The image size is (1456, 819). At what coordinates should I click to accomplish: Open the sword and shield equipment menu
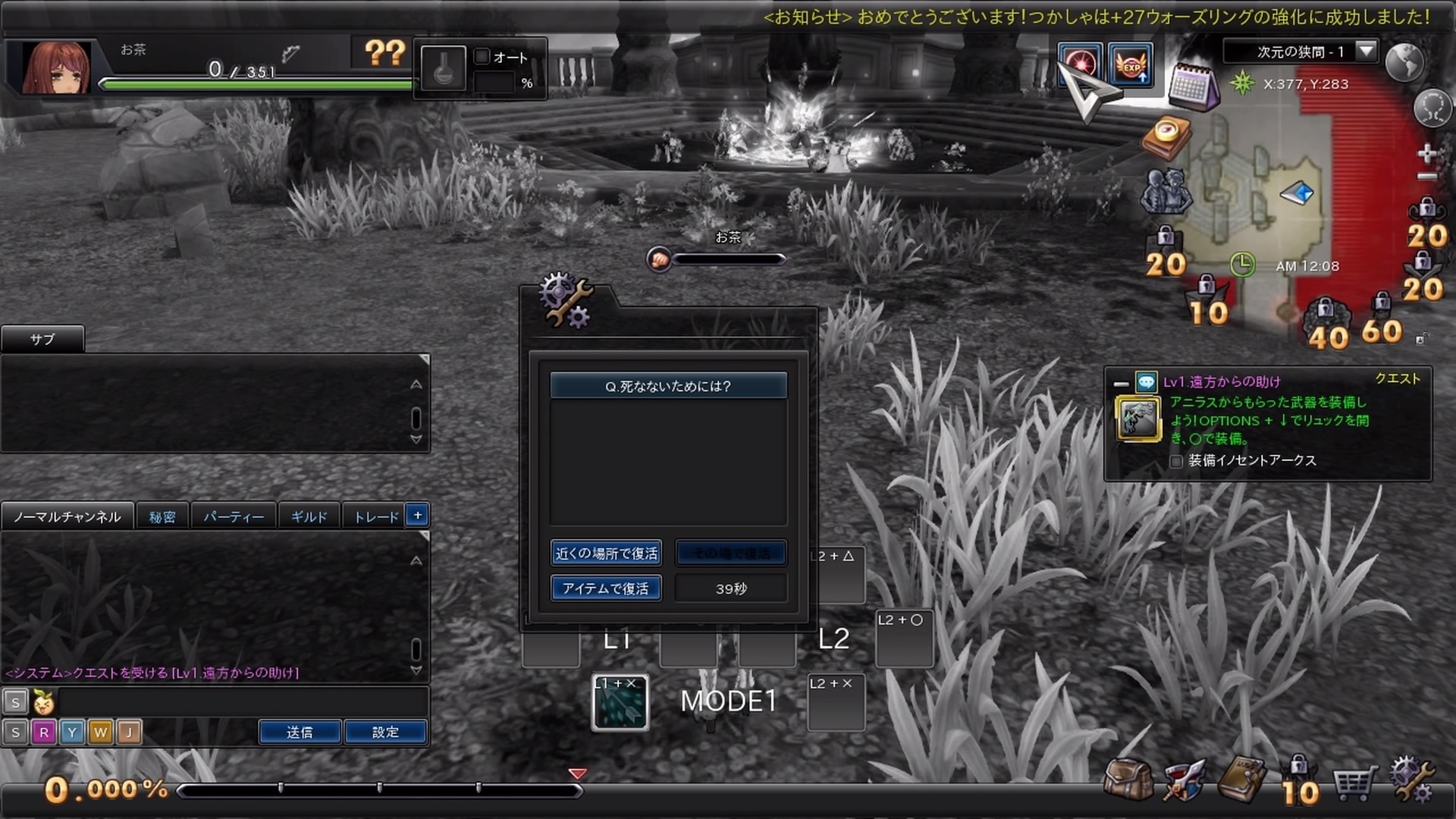pyautogui.click(x=1184, y=780)
